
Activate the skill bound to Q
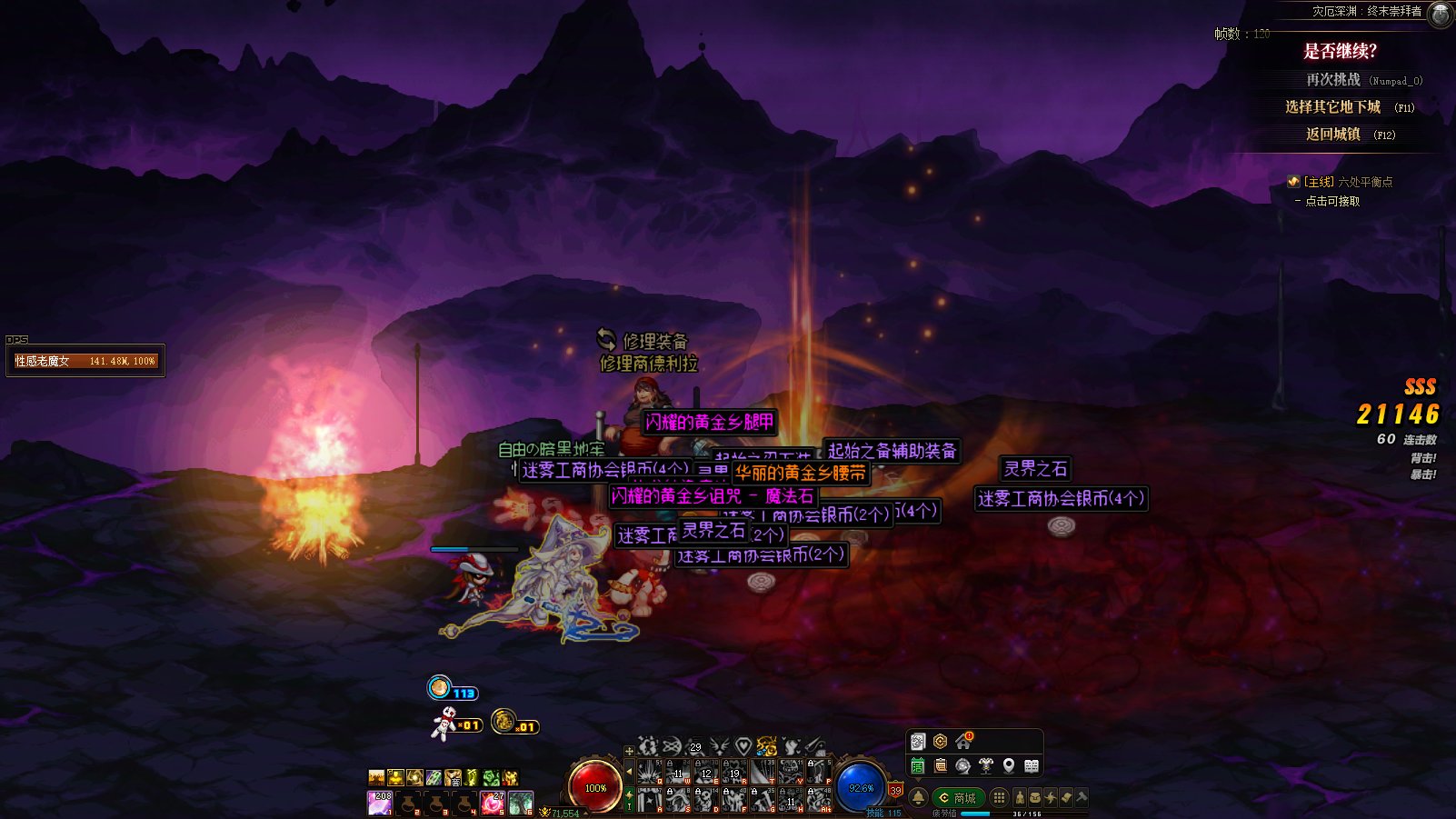click(649, 772)
